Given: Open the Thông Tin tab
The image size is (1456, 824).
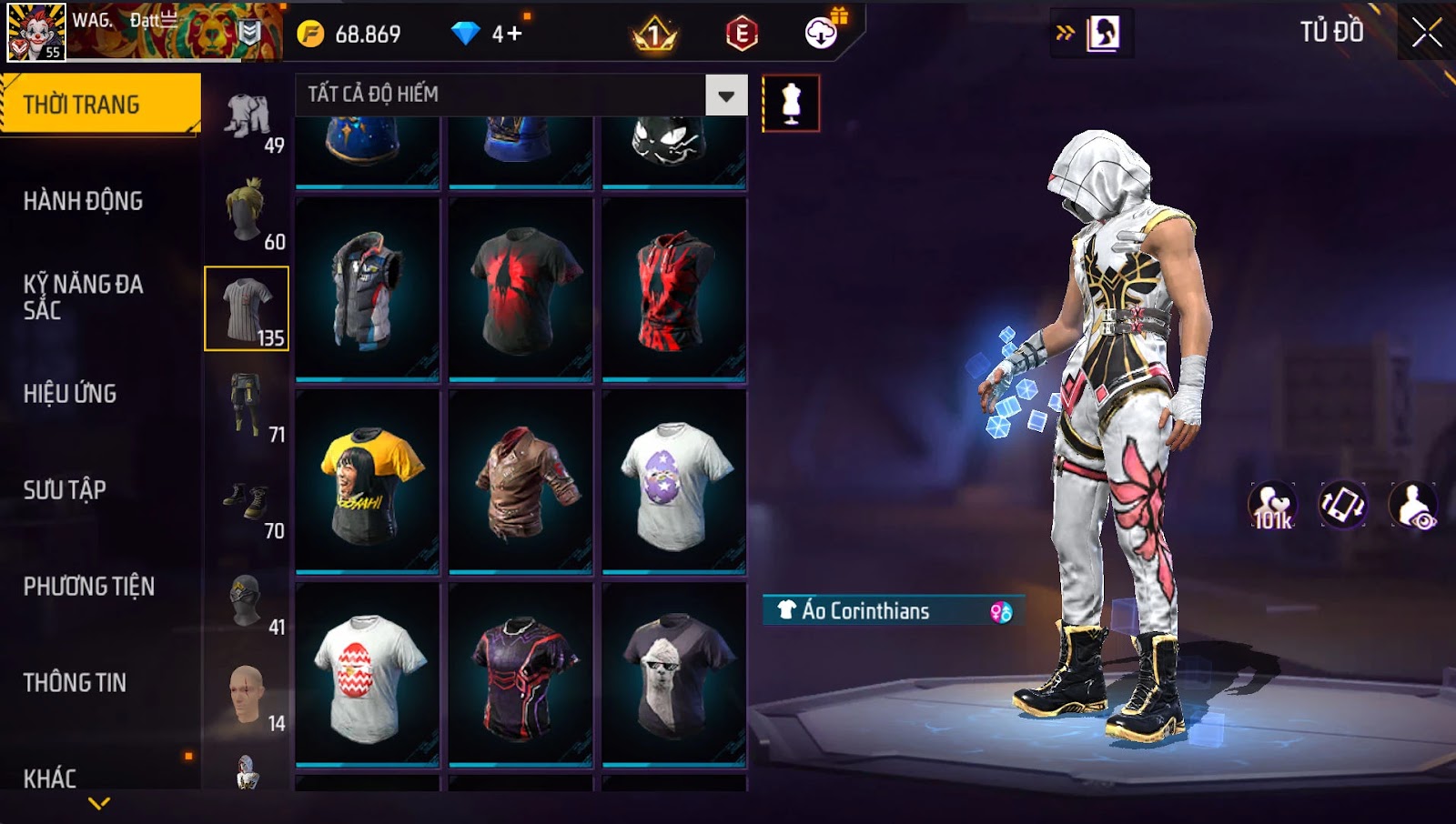Looking at the screenshot, I should point(75,683).
